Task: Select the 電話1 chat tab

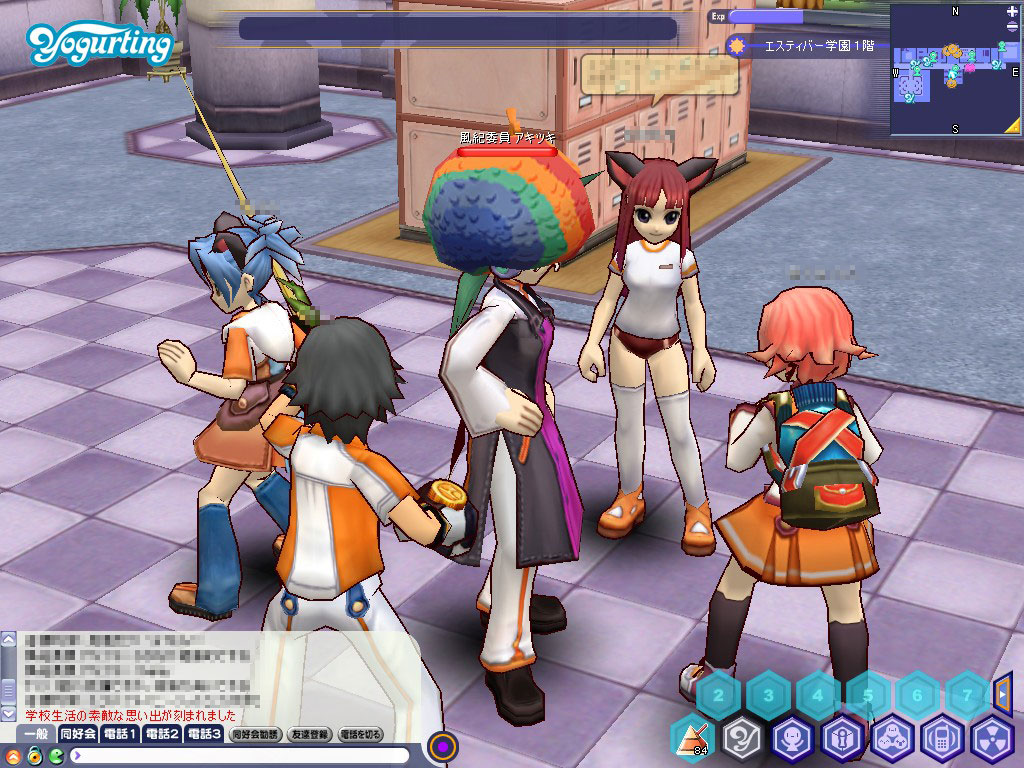Action: pos(119,734)
